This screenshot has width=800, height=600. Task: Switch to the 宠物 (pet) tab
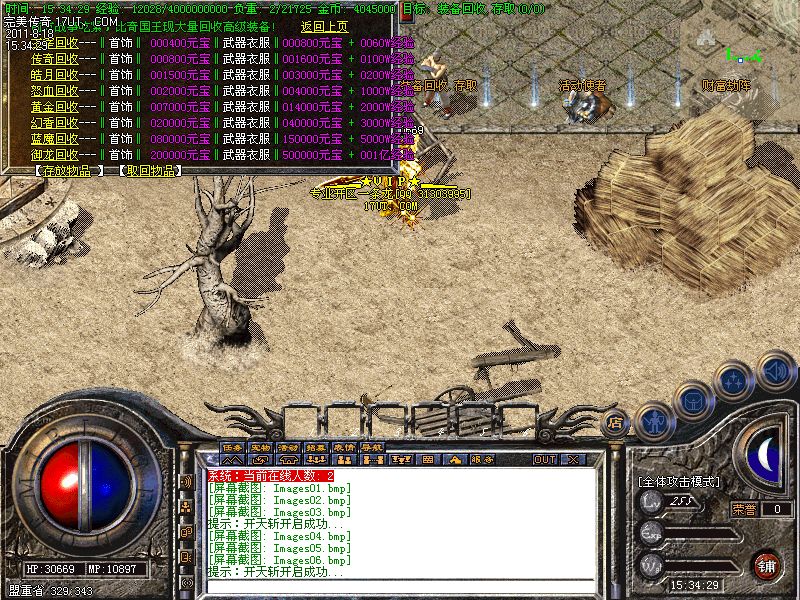(x=261, y=446)
